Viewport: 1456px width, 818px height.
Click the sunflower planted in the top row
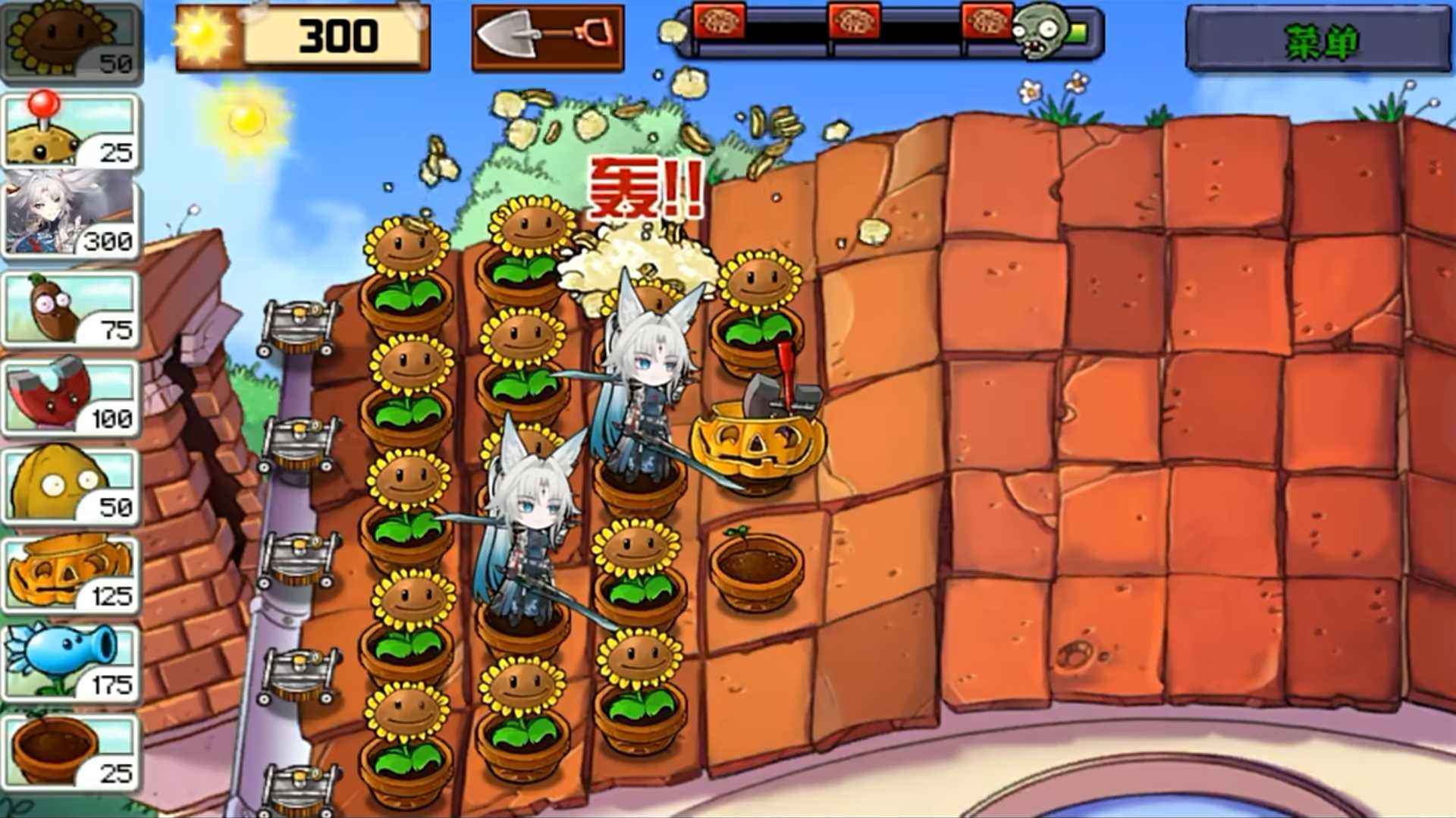coord(406,243)
